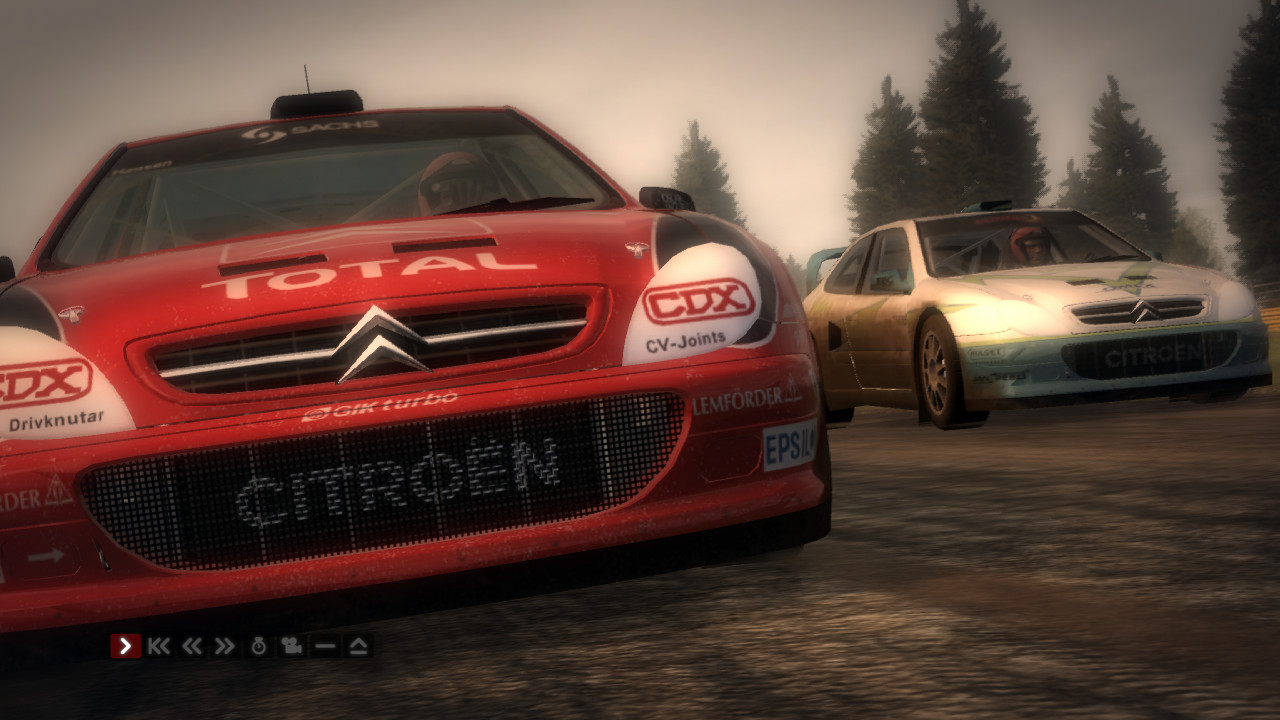Open the stopwatch timing display

coord(258,645)
